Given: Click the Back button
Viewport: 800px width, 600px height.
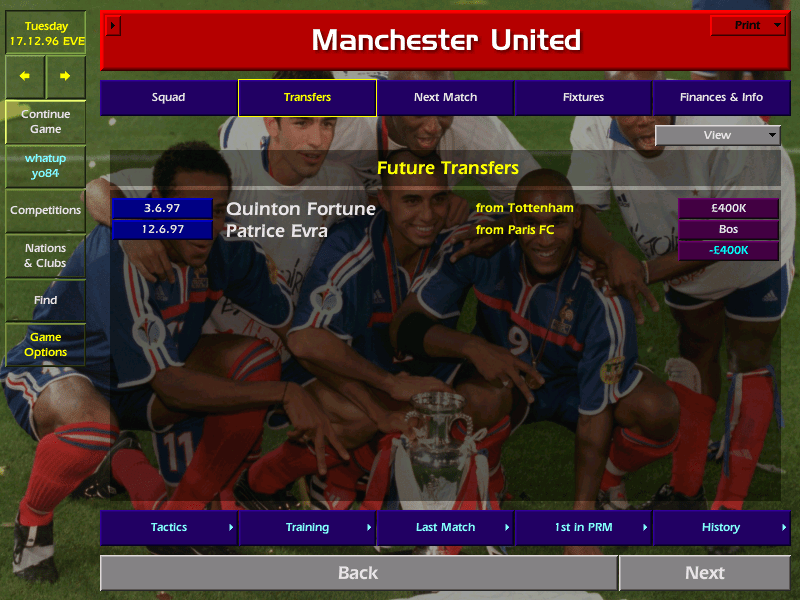Looking at the screenshot, I should click(358, 573).
